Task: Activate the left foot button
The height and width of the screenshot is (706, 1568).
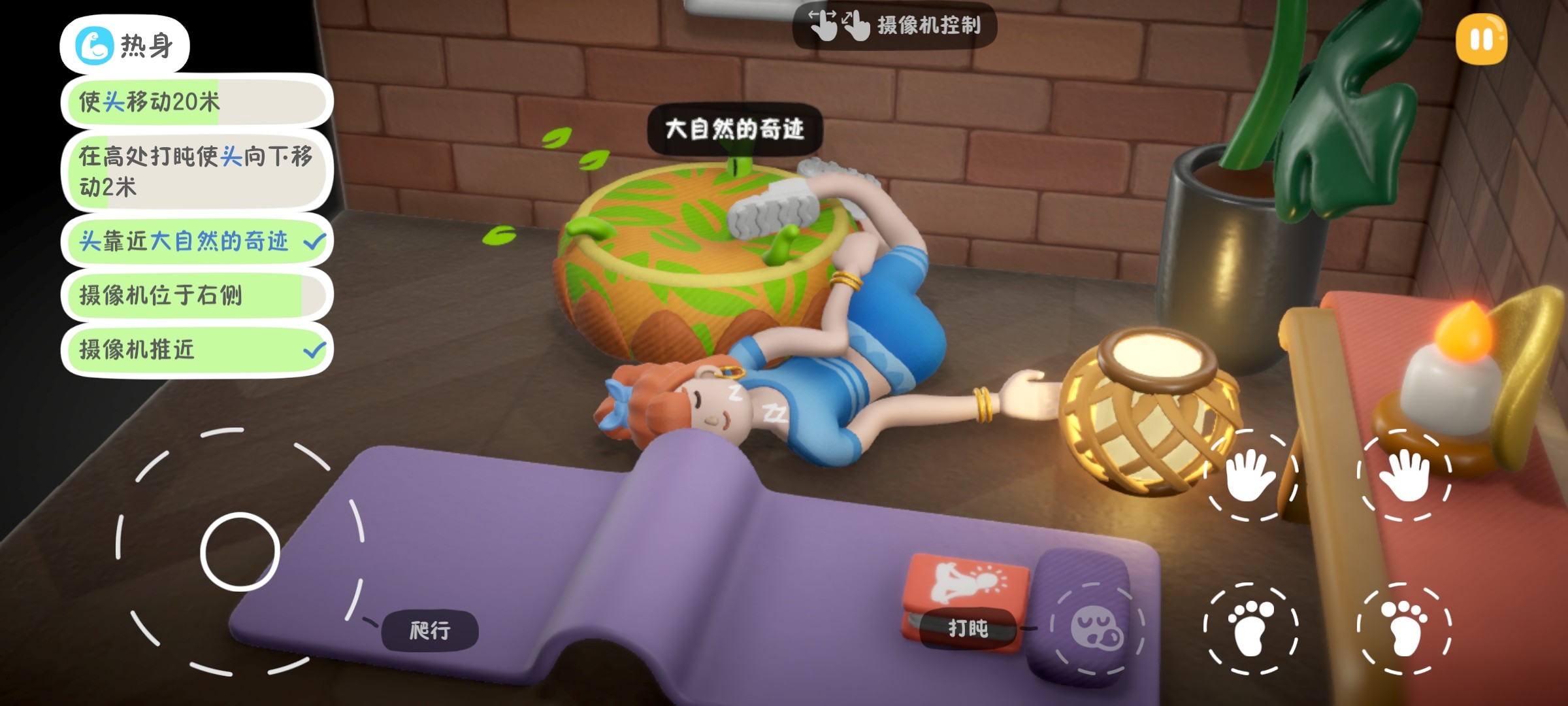Action: click(x=1250, y=628)
